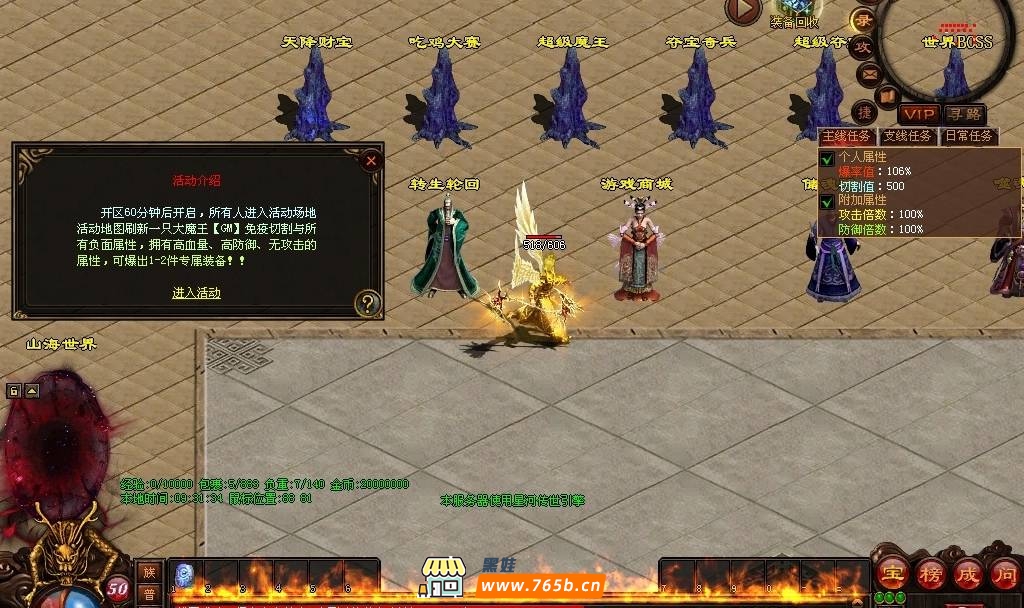Open the 榜 ranking button
Screen dimensions: 1024x608
point(930,574)
